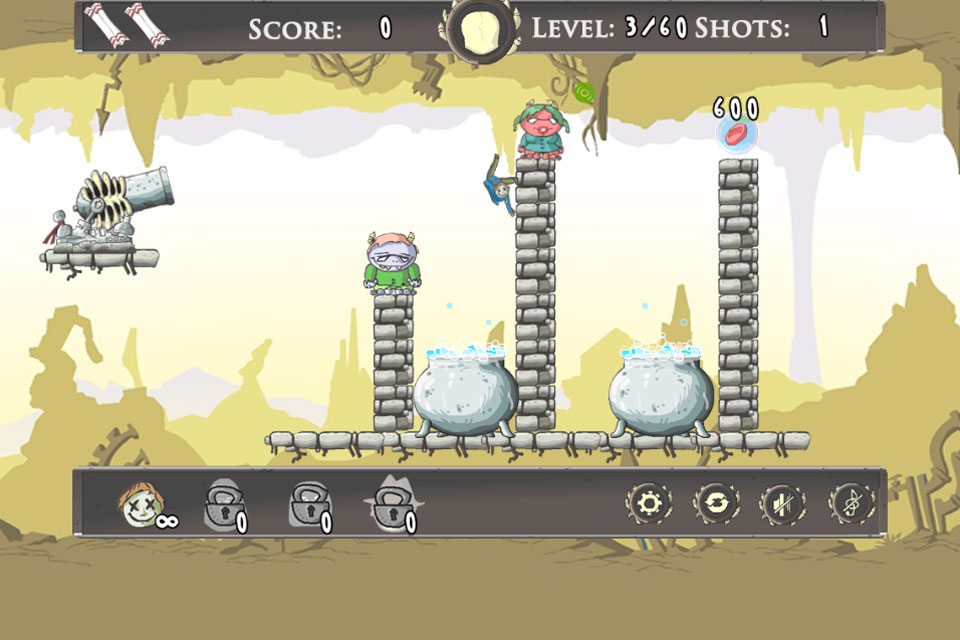Toggle sound effects with the speaker icon
Viewport: 960px width, 640px height.
pos(782,503)
